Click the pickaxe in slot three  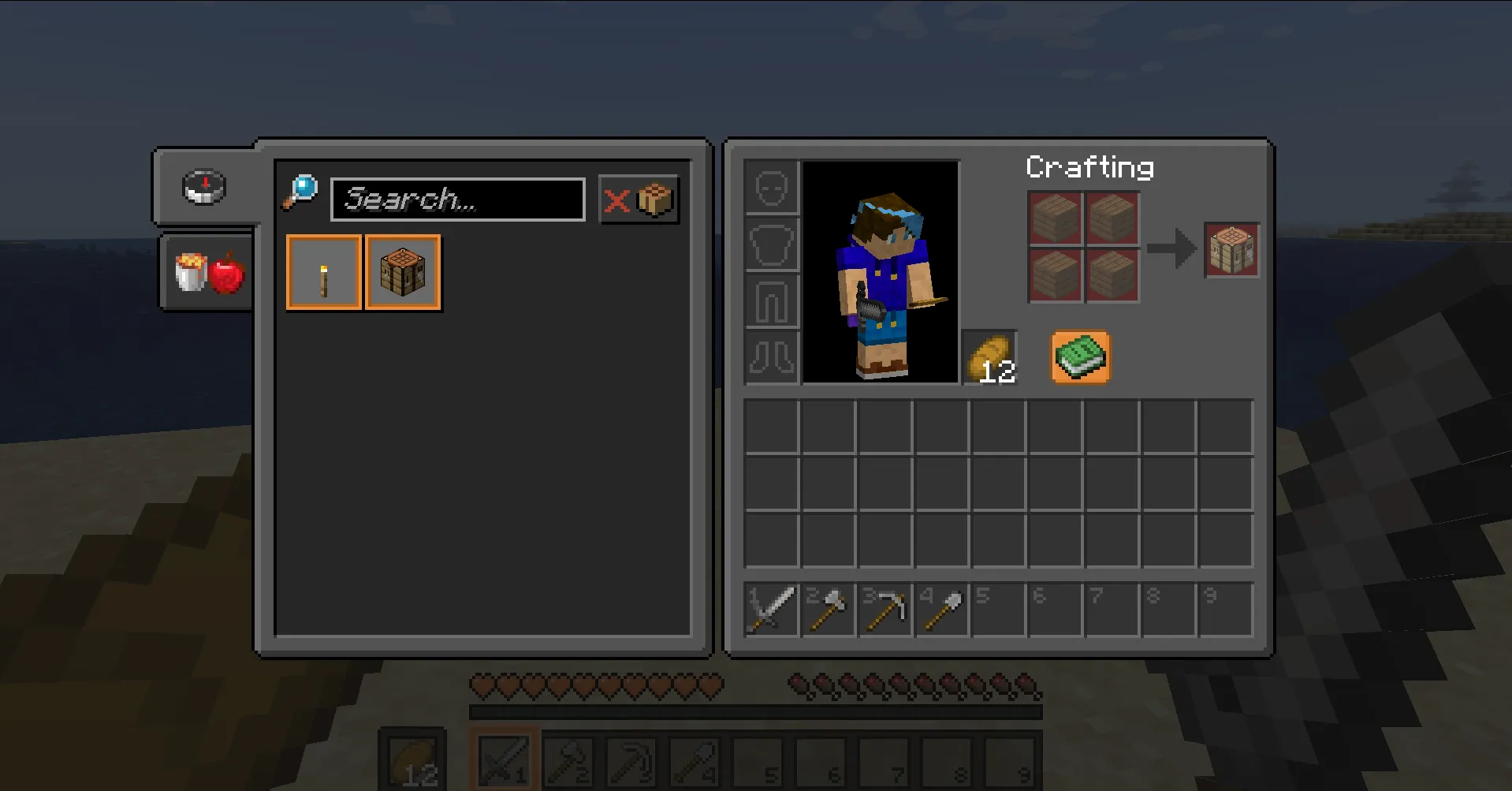pos(885,607)
